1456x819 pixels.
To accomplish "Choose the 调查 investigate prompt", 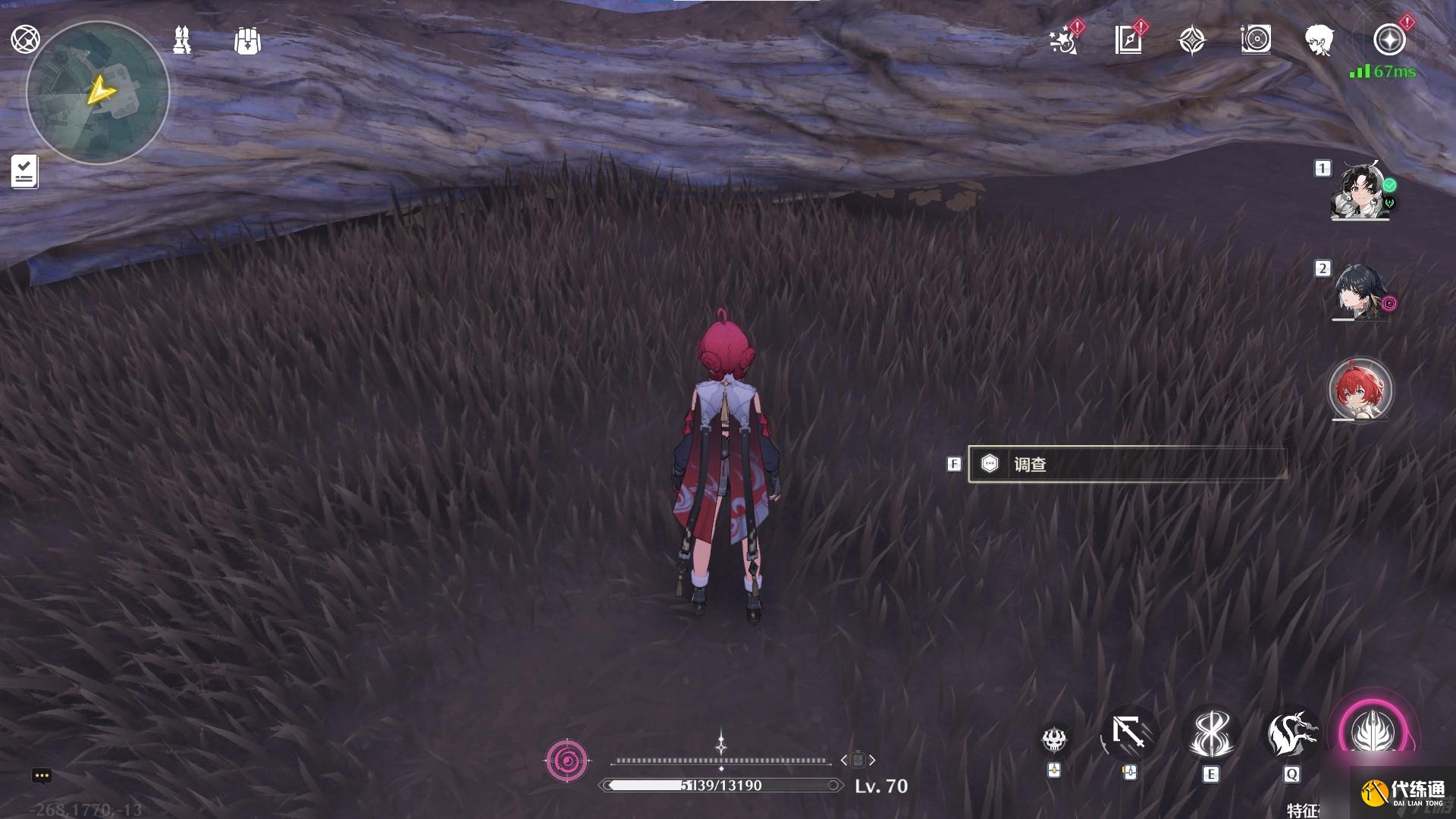I will point(1127,464).
